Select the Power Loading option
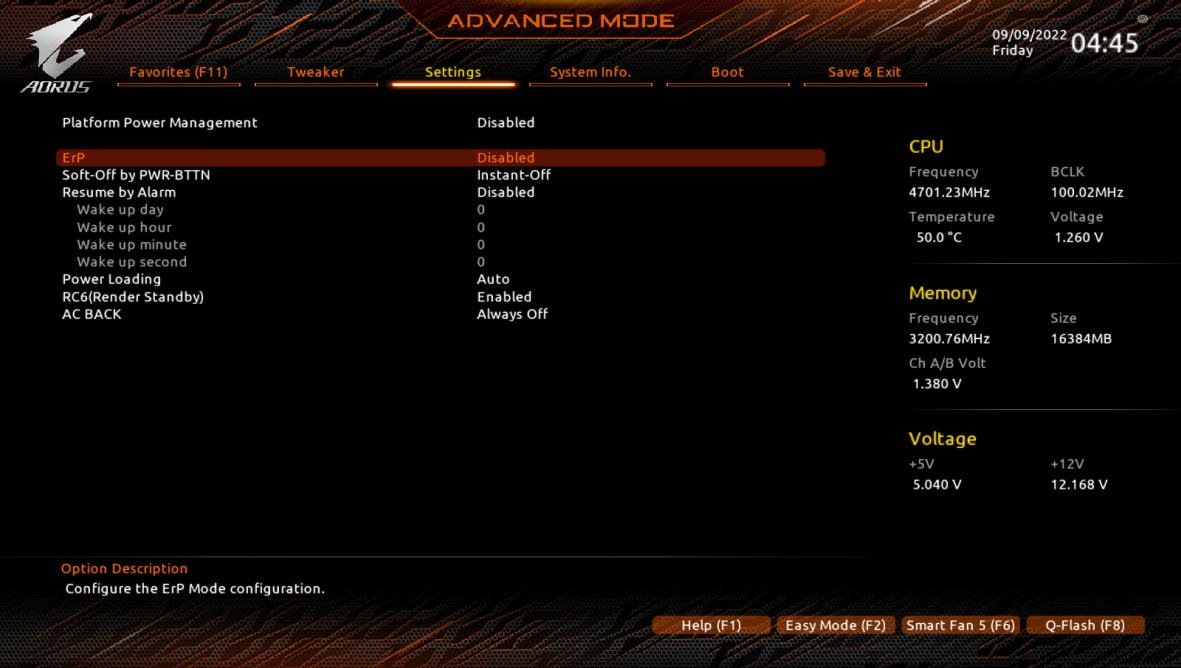 pos(111,279)
